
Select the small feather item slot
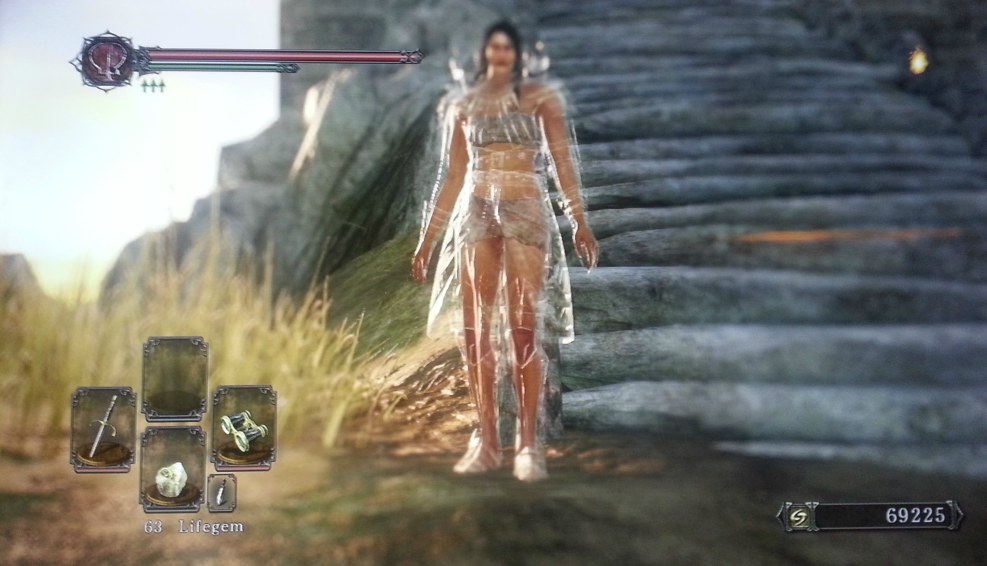(x=221, y=493)
